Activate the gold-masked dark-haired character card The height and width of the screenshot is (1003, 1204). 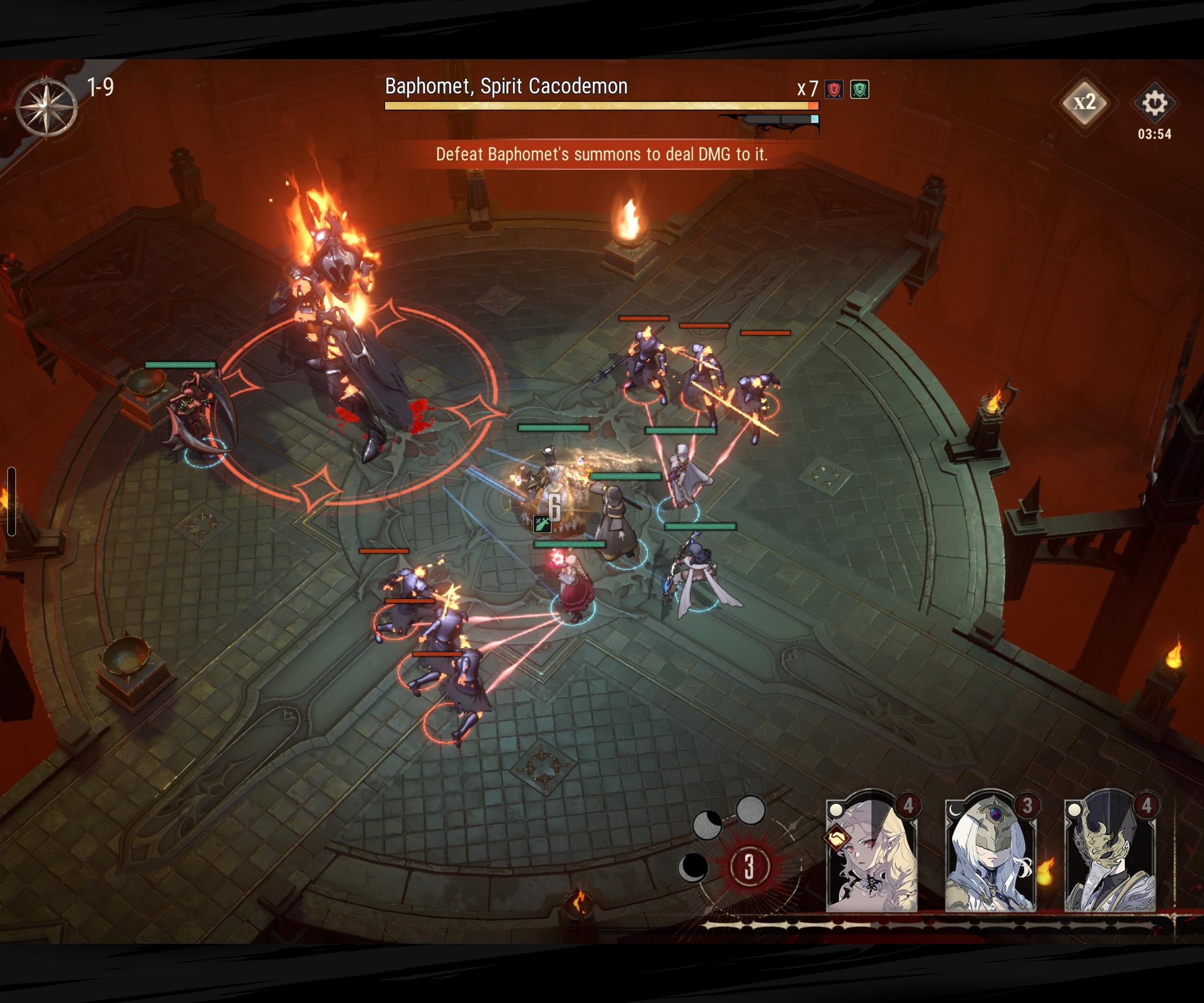click(1109, 855)
